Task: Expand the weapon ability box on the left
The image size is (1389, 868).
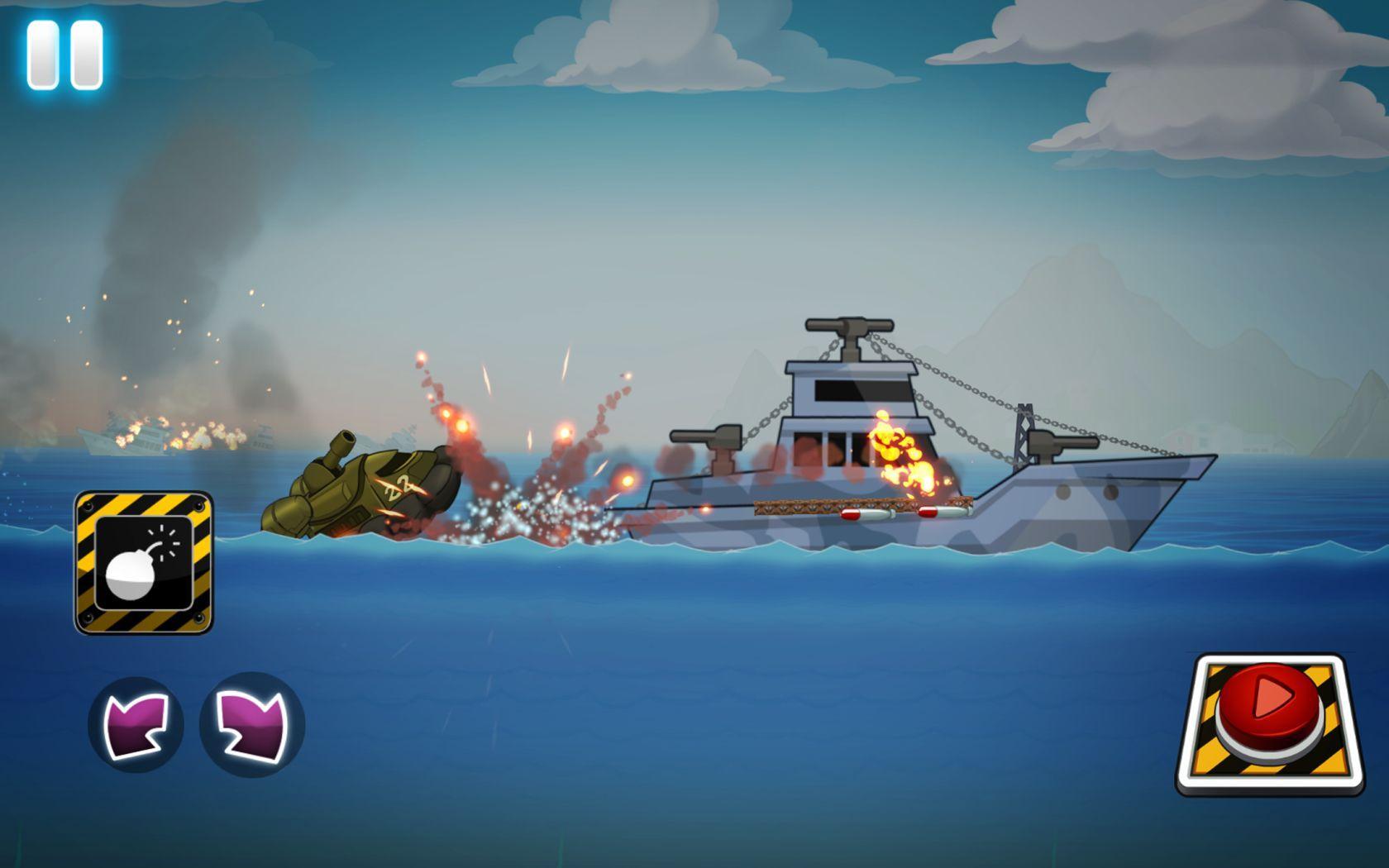Action: 145,562
